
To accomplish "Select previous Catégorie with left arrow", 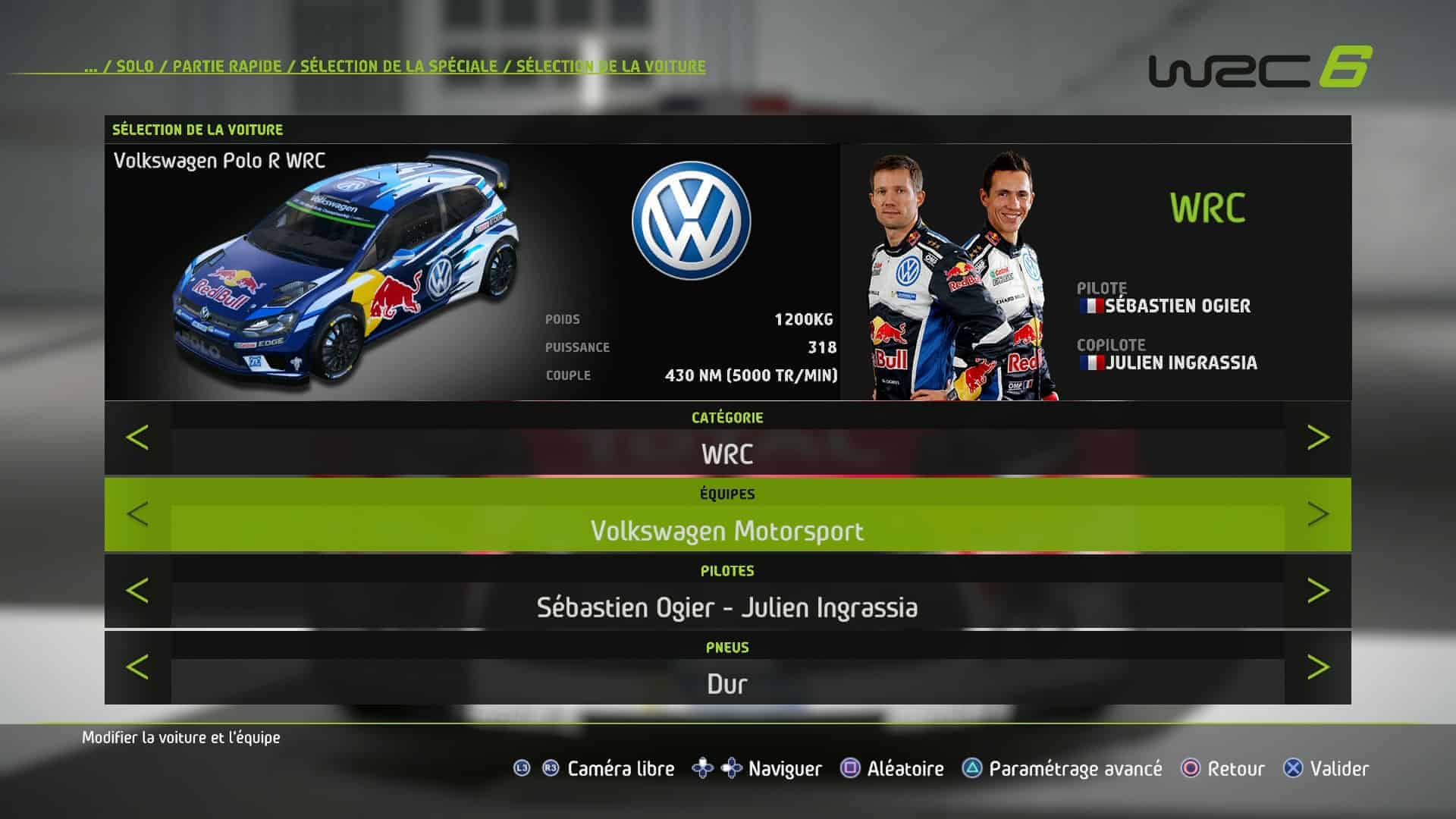I will click(x=137, y=438).
